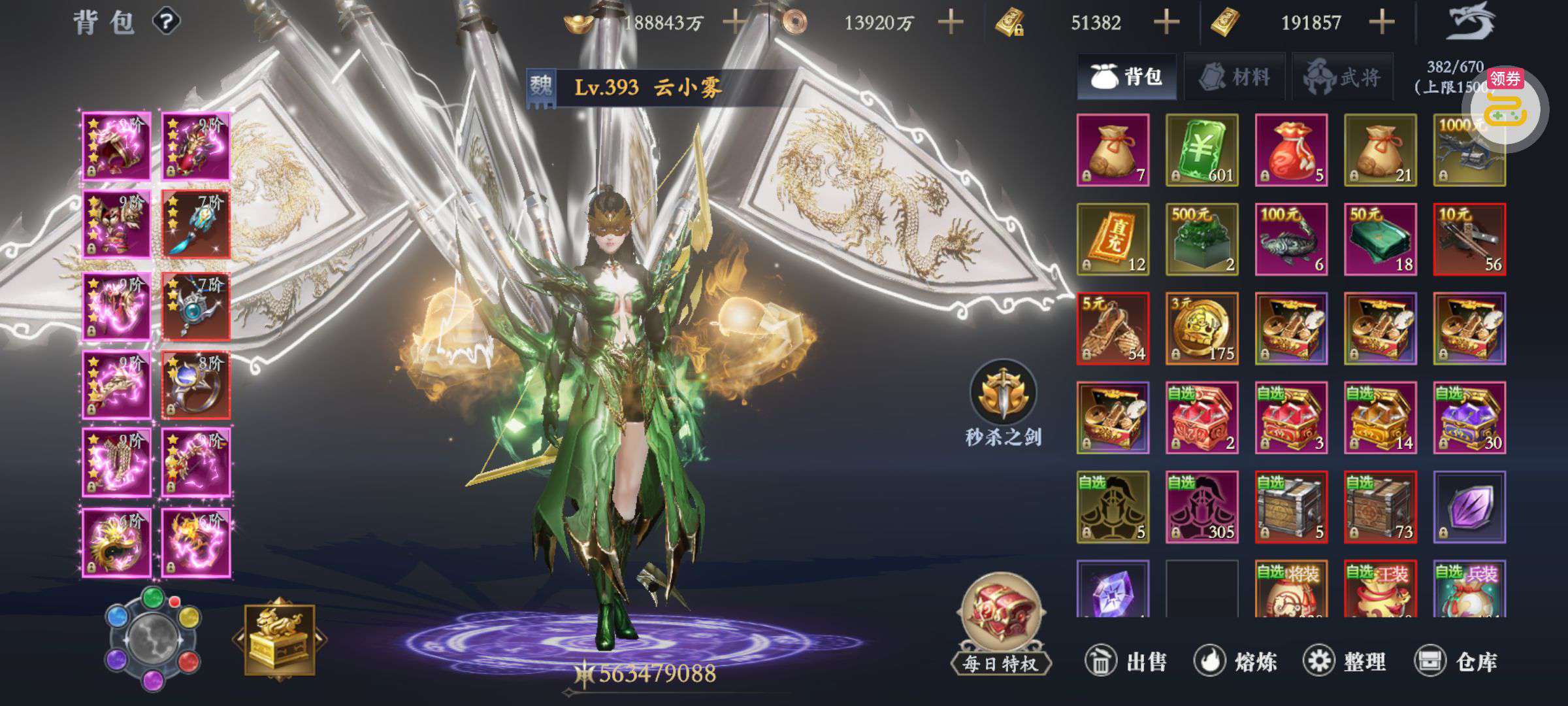The image size is (1568, 706).
Task: Select the 8阶 ring equipment slot
Action: point(195,385)
